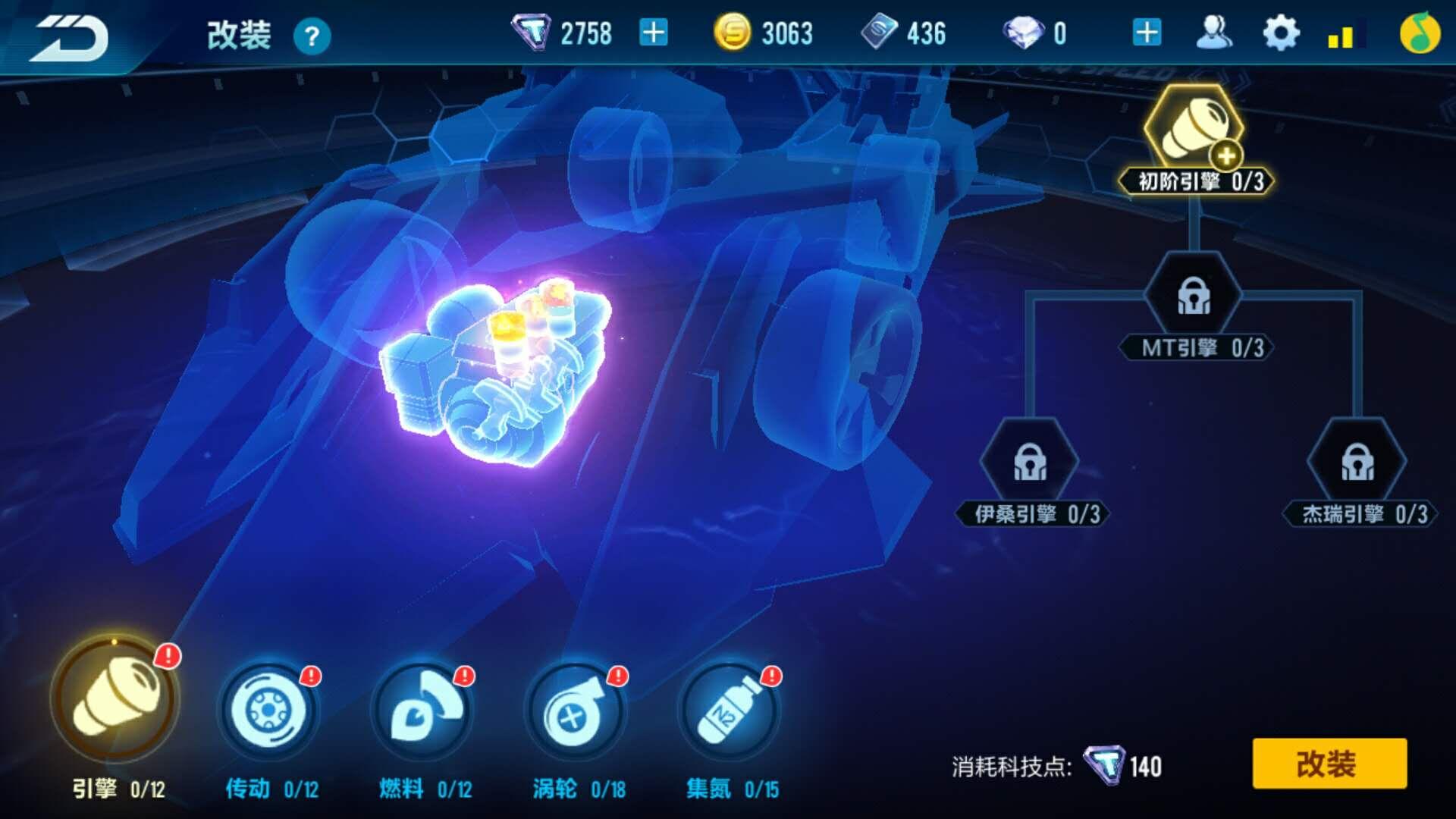Image resolution: width=1456 pixels, height=819 pixels.
Task: Select the locked 伊桑引擎 node
Action: tap(1030, 463)
